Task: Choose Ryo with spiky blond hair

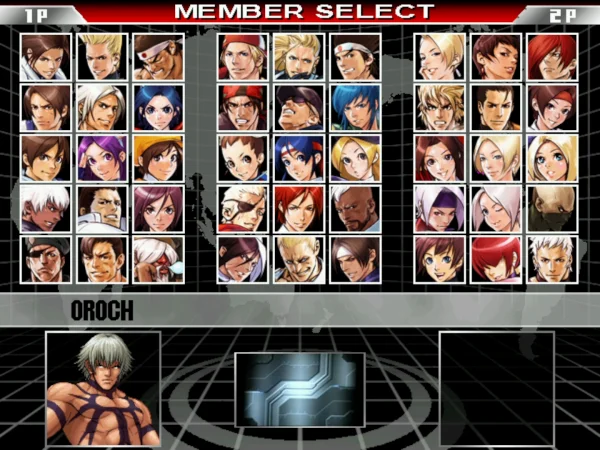Action: pos(439,106)
